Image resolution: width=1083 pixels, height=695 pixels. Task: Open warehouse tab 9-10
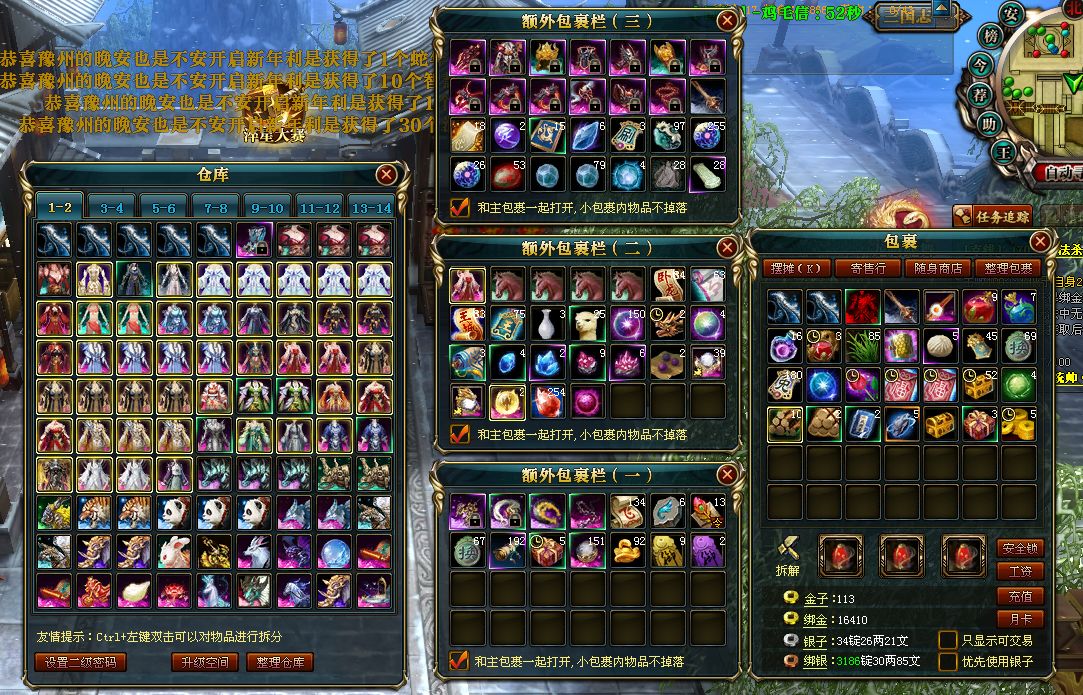(267, 208)
